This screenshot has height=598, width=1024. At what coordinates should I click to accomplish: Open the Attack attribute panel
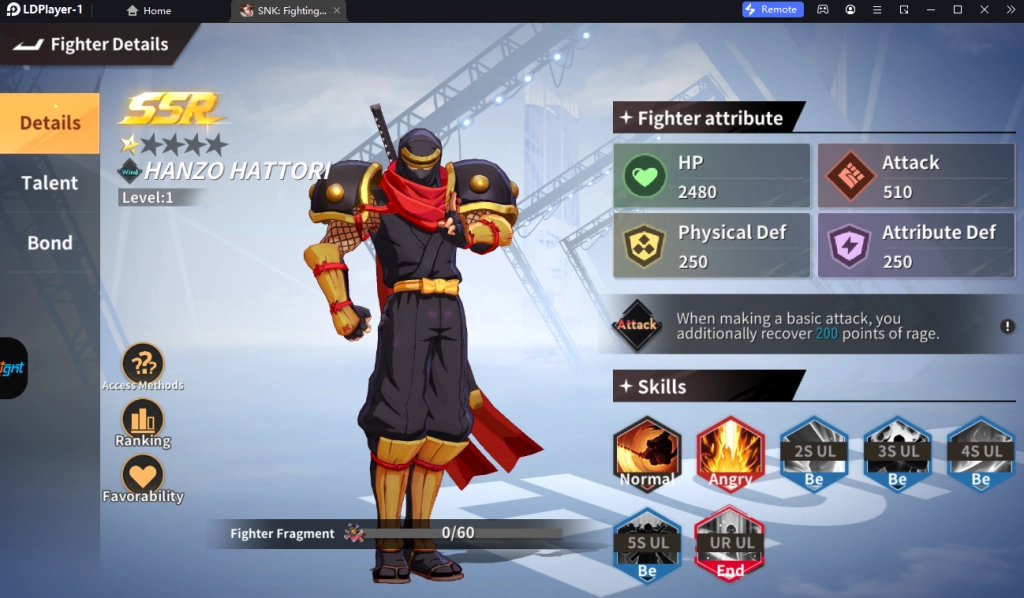(915, 176)
